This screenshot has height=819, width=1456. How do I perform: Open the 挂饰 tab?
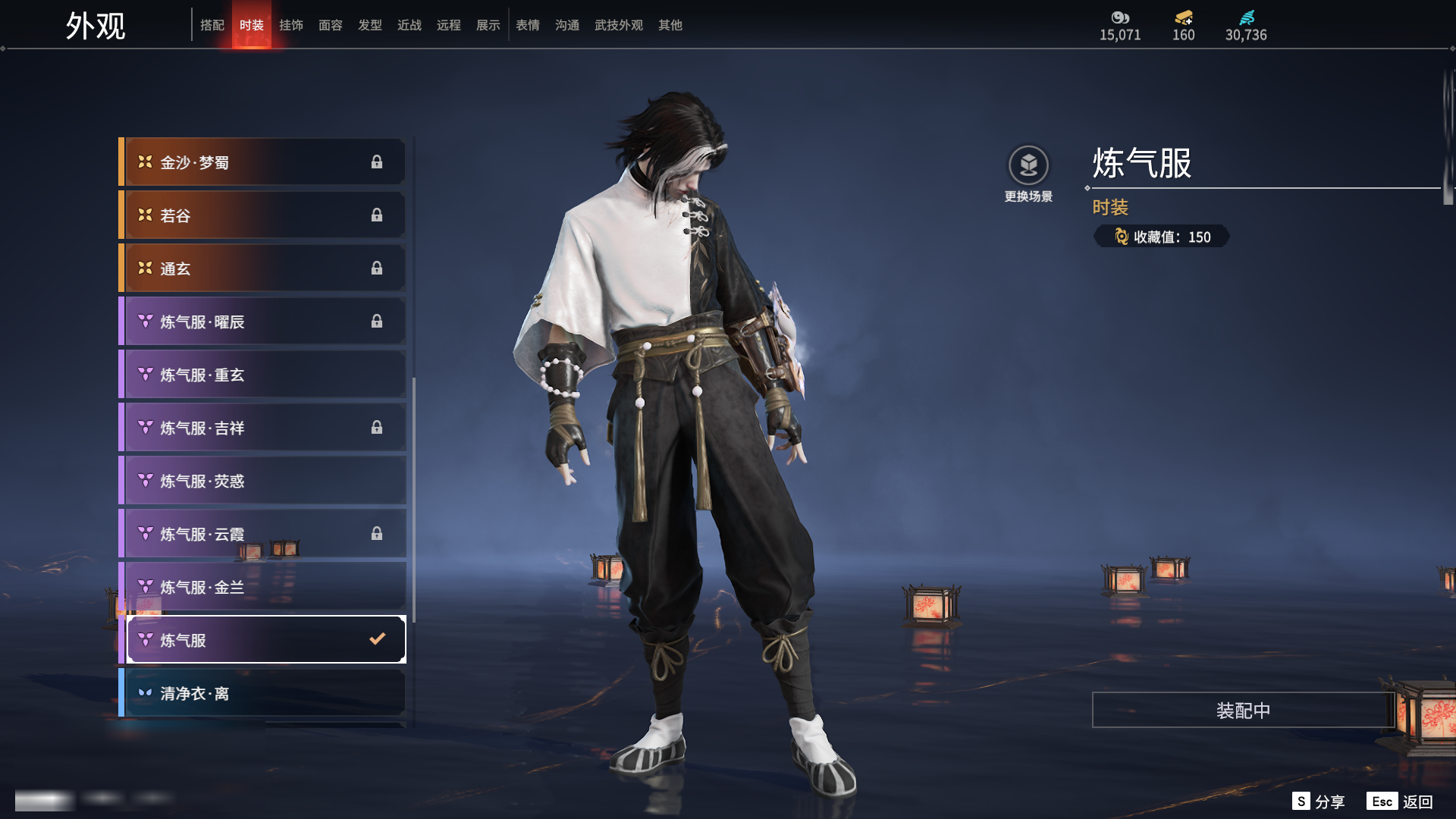(x=291, y=25)
